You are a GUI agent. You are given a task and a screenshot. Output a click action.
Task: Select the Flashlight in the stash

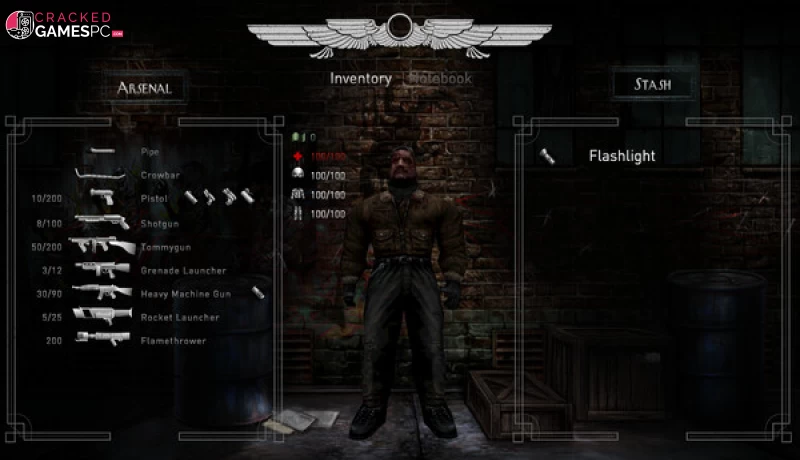point(621,156)
